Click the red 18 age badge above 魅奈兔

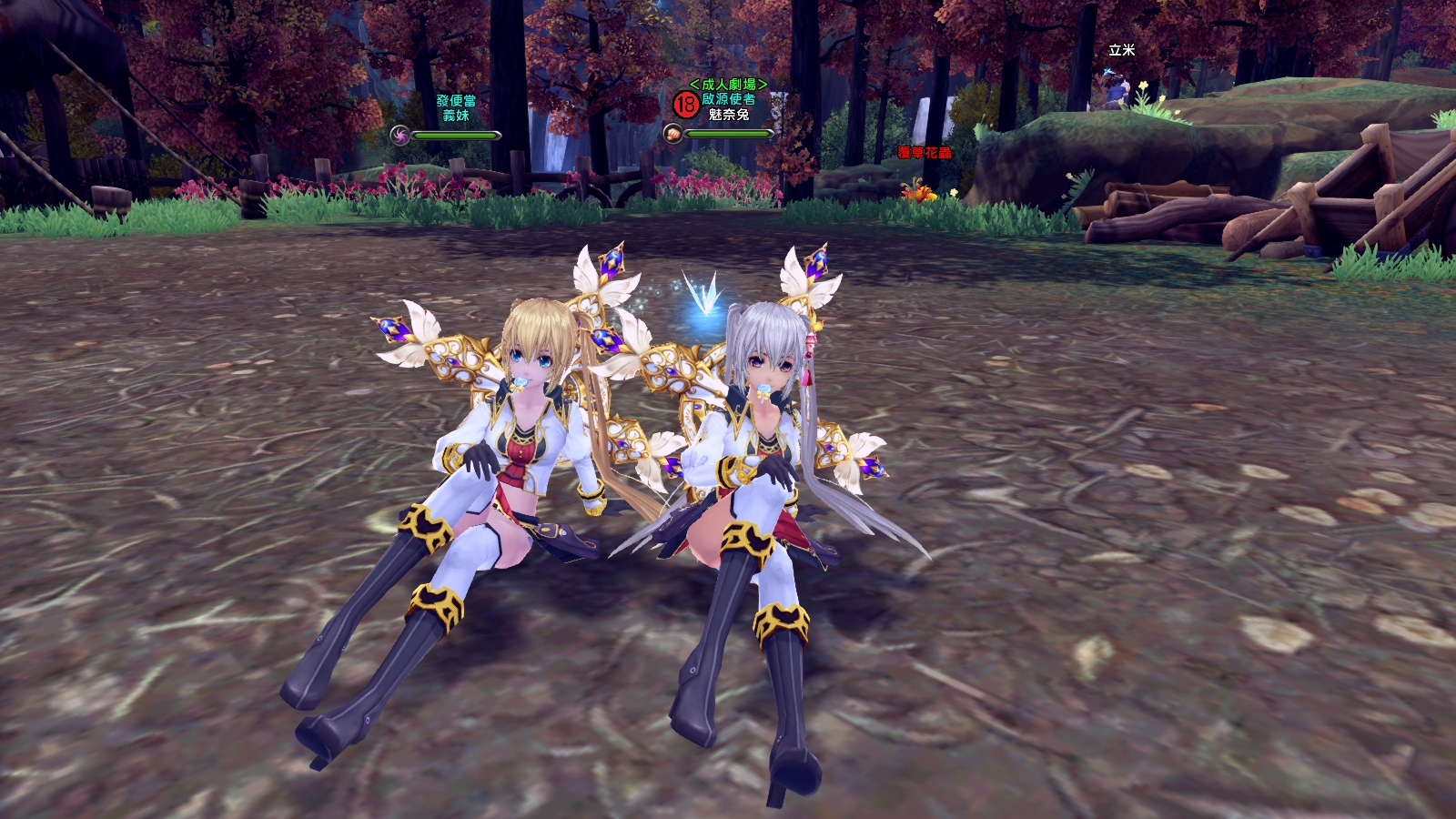click(685, 103)
